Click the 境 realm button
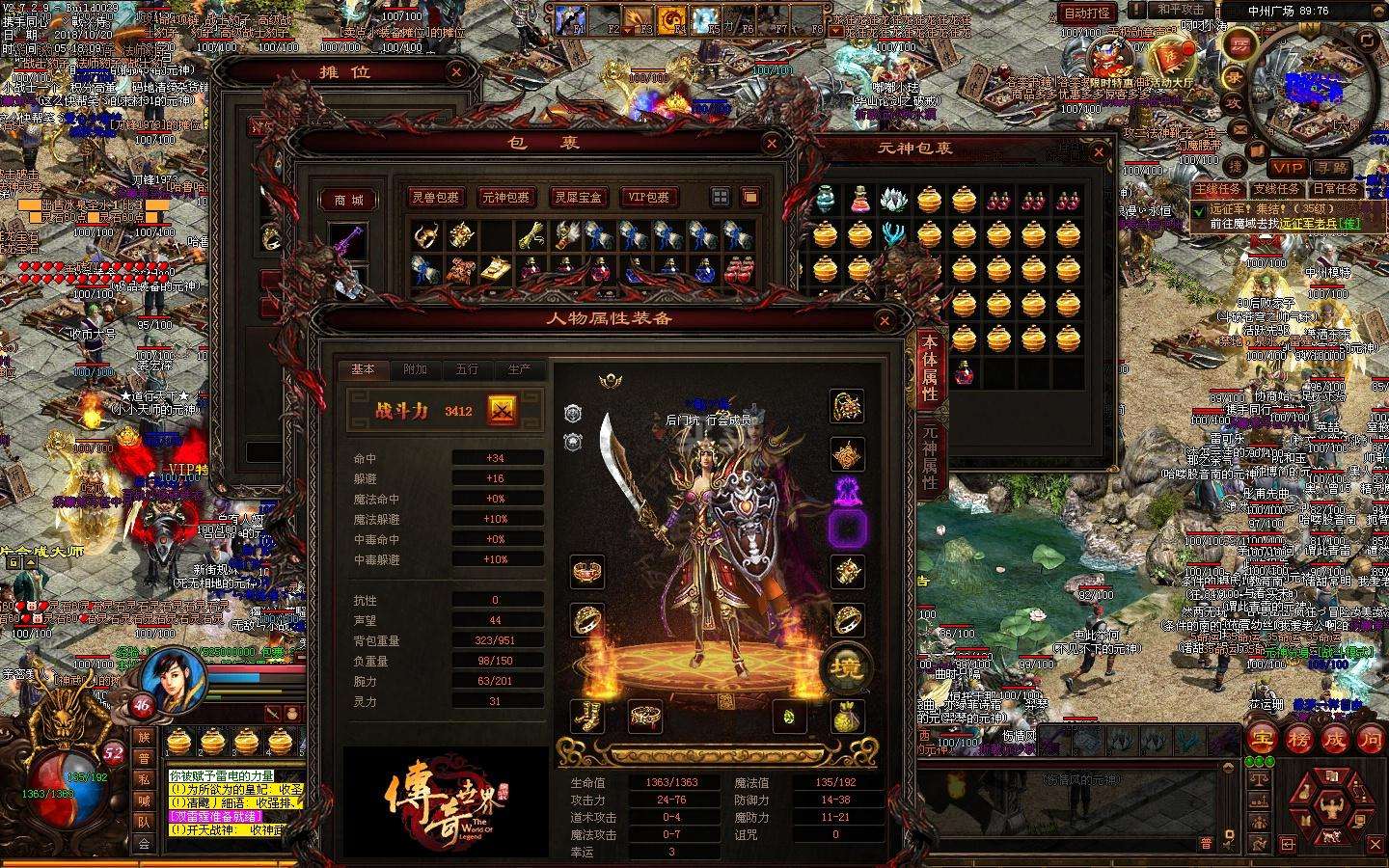 [846, 665]
